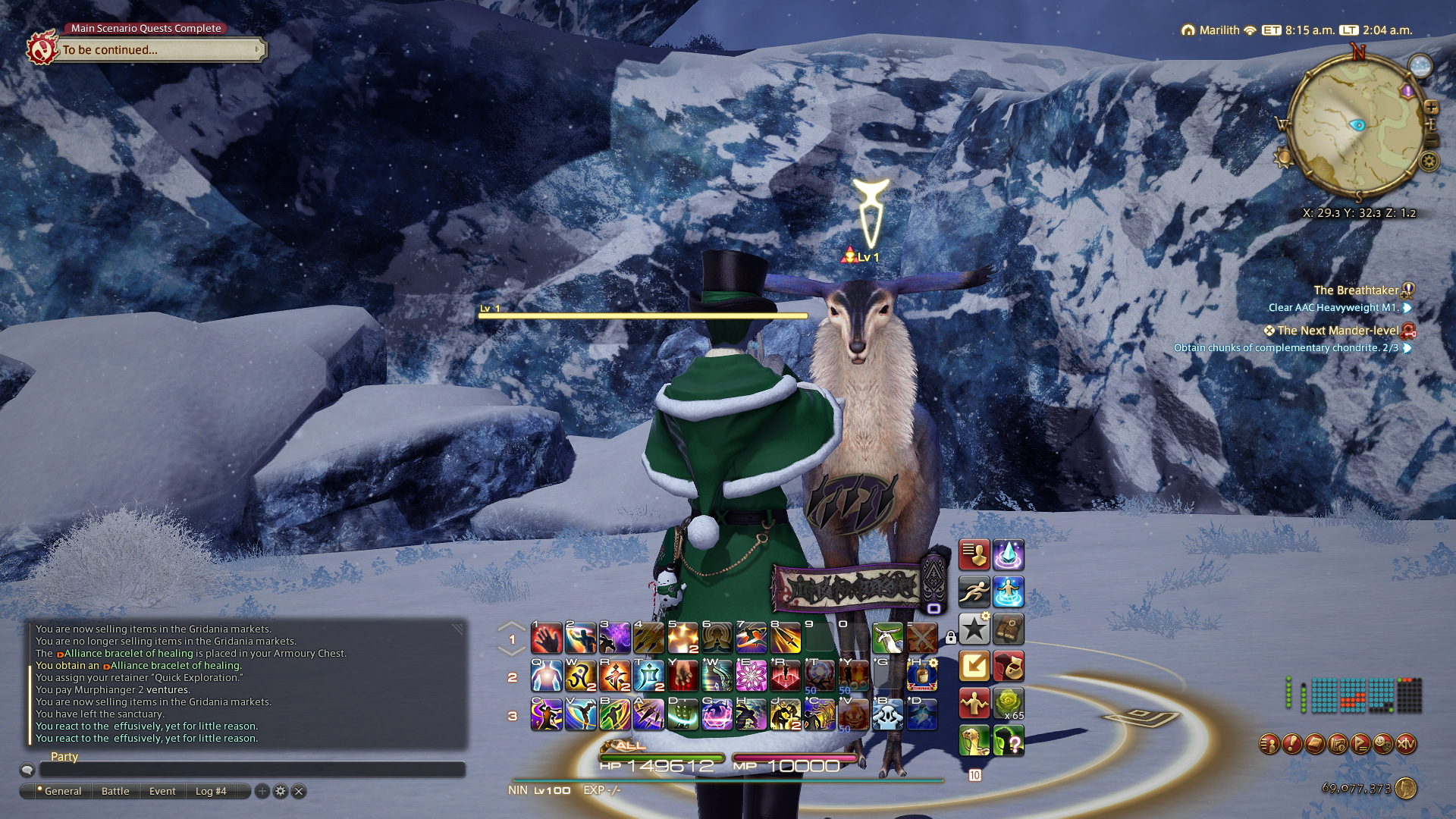The image size is (1456, 819).
Task: Switch to the Battle chat tab
Action: (115, 791)
